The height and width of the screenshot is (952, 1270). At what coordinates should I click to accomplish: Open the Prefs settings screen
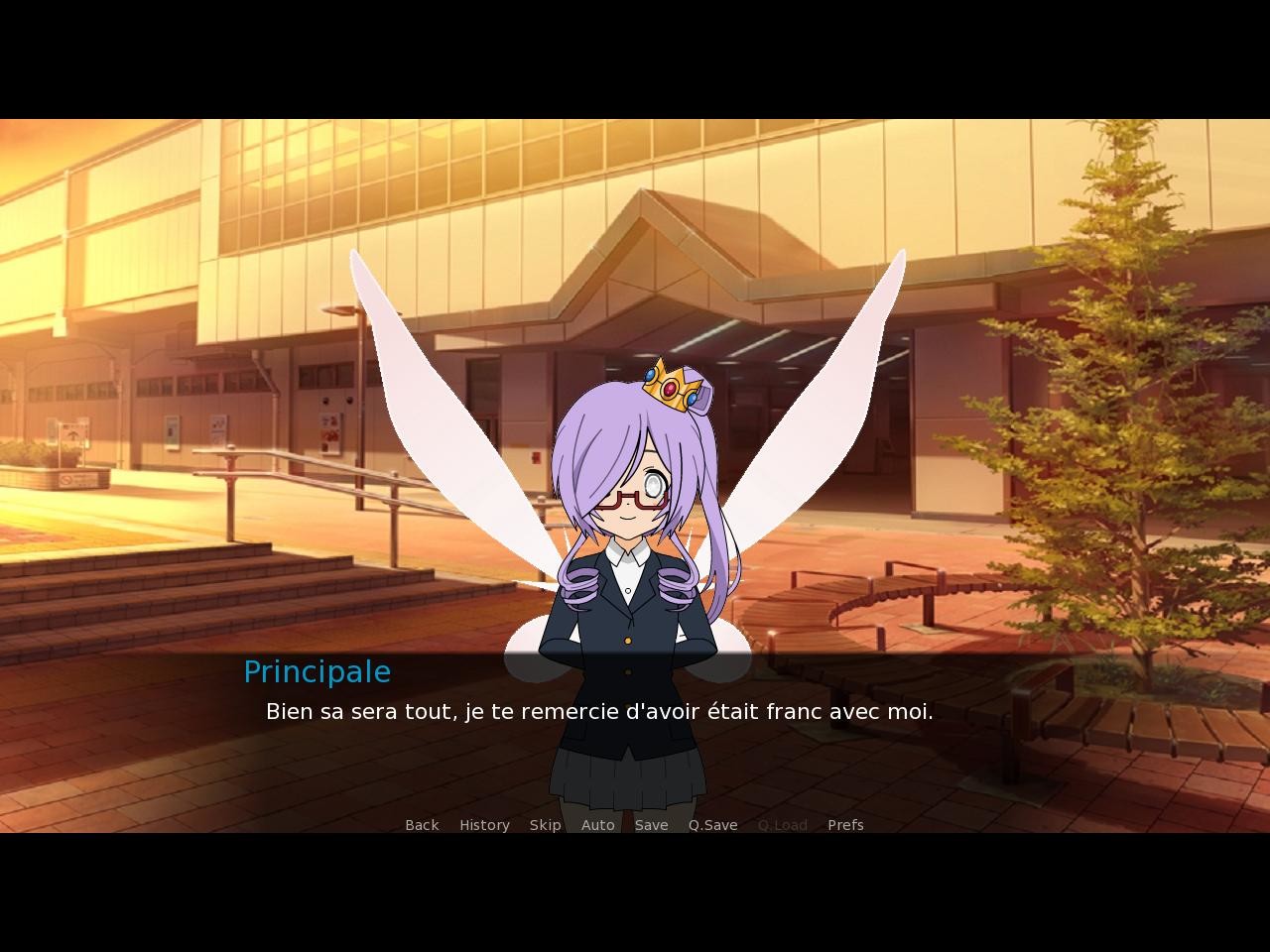click(x=844, y=824)
